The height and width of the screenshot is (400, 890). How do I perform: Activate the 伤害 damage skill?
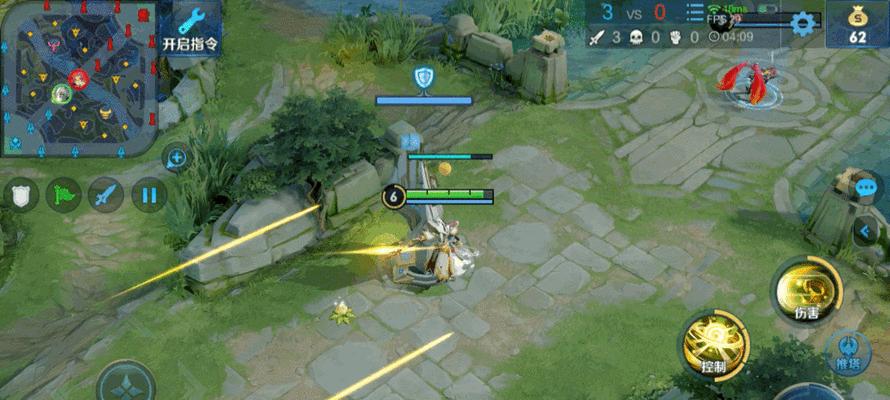(806, 290)
